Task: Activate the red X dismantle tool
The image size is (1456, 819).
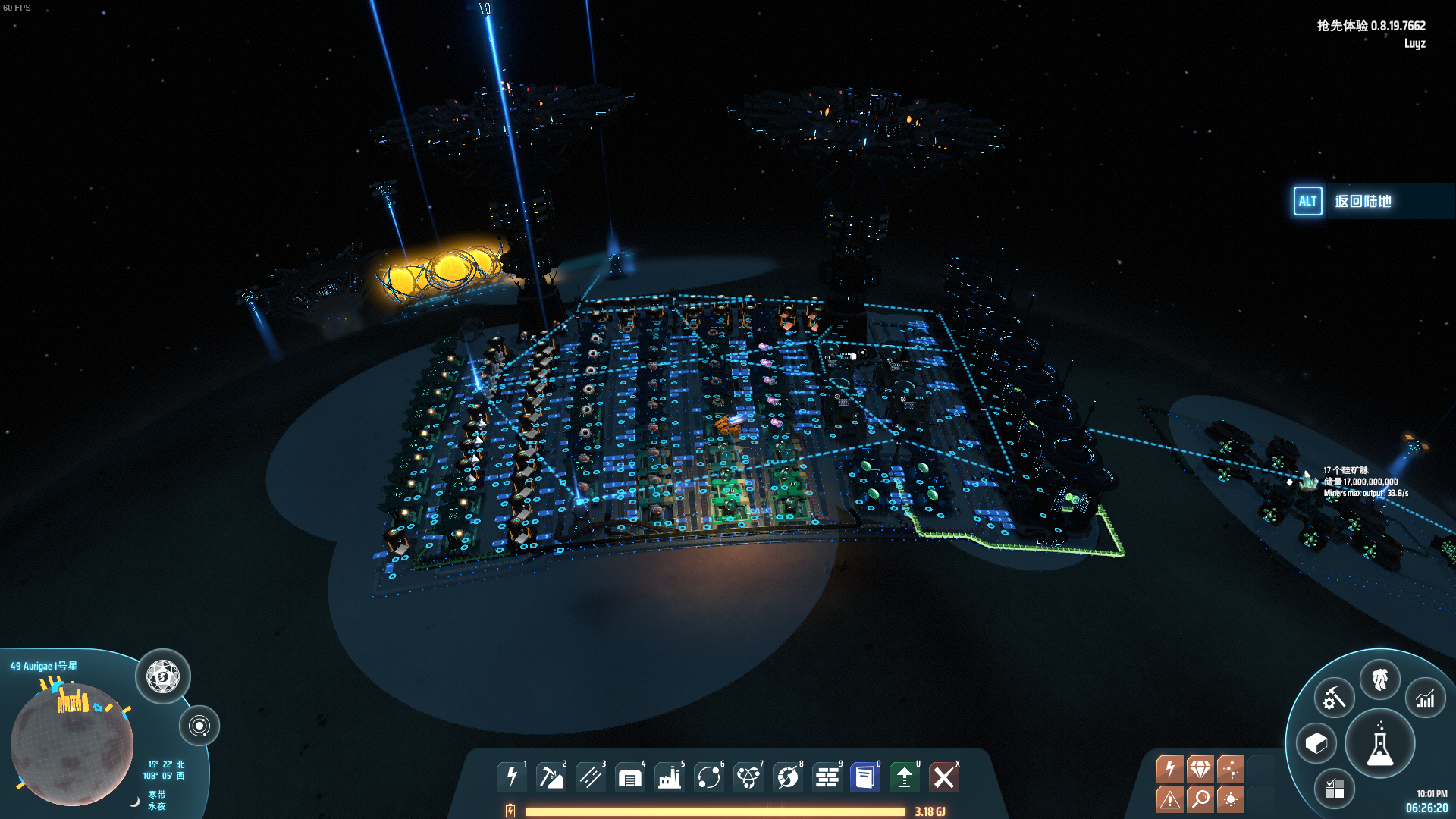Action: pyautogui.click(x=944, y=777)
